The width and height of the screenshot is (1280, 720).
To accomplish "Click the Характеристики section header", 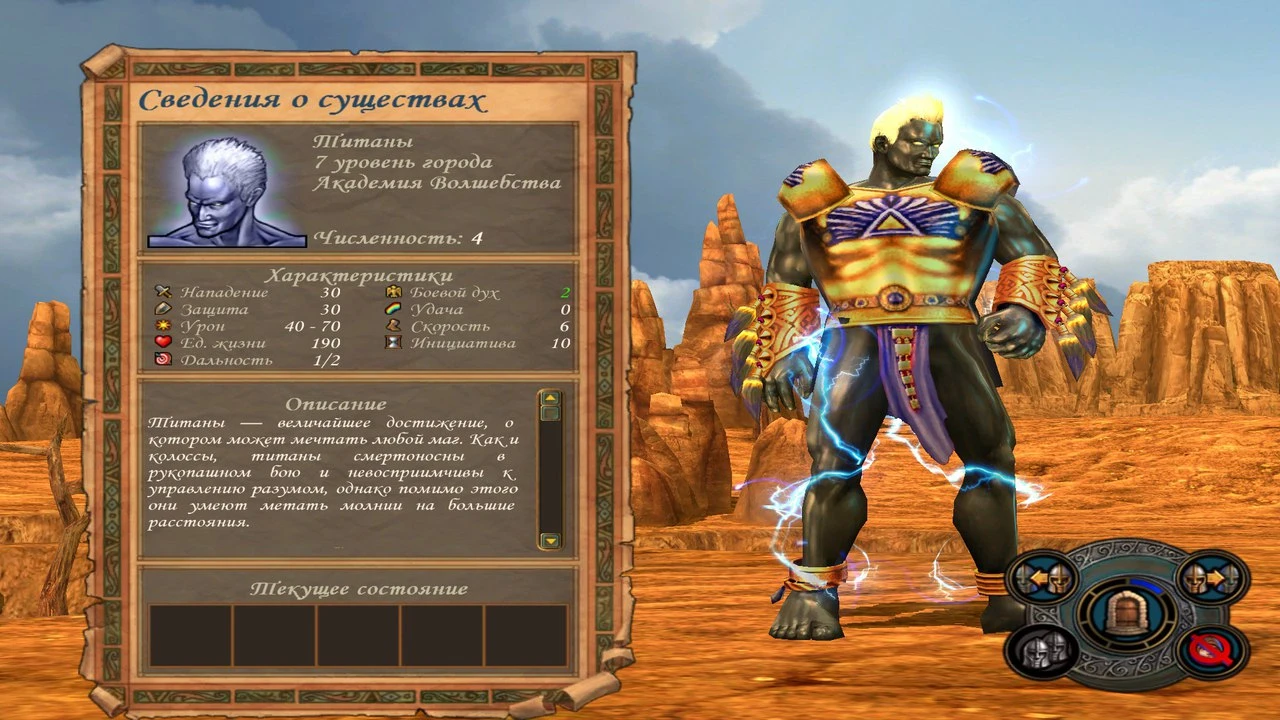I will click(360, 272).
